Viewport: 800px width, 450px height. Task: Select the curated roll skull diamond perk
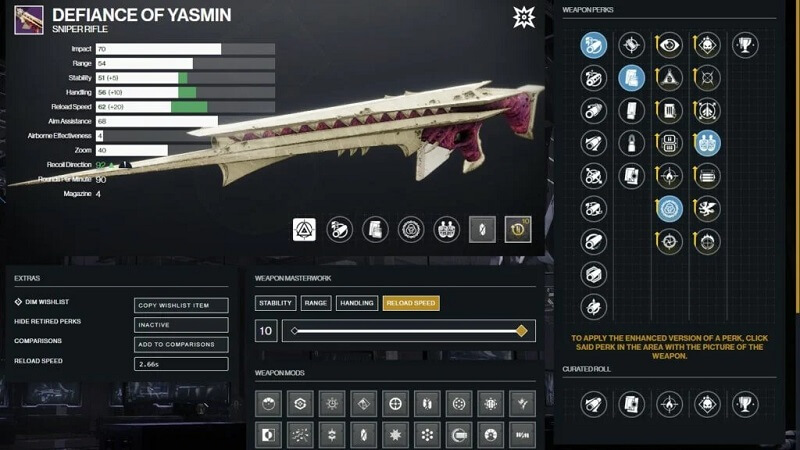click(x=707, y=404)
